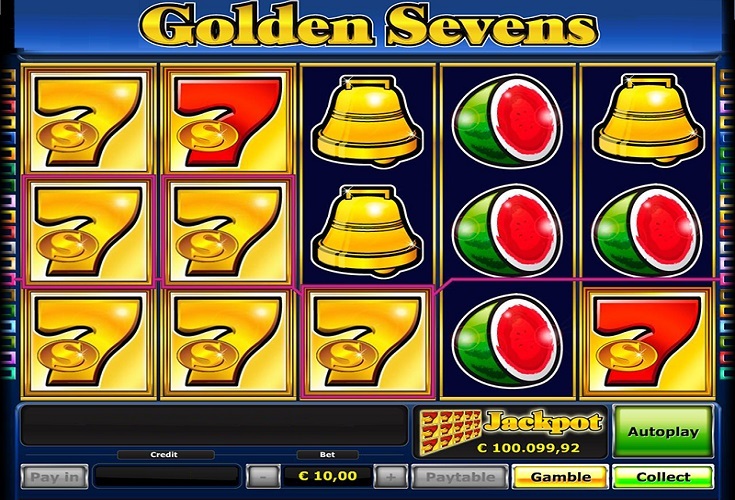This screenshot has width=735, height=500.
Task: Decrease the bet with the minus button
Action: click(x=262, y=476)
